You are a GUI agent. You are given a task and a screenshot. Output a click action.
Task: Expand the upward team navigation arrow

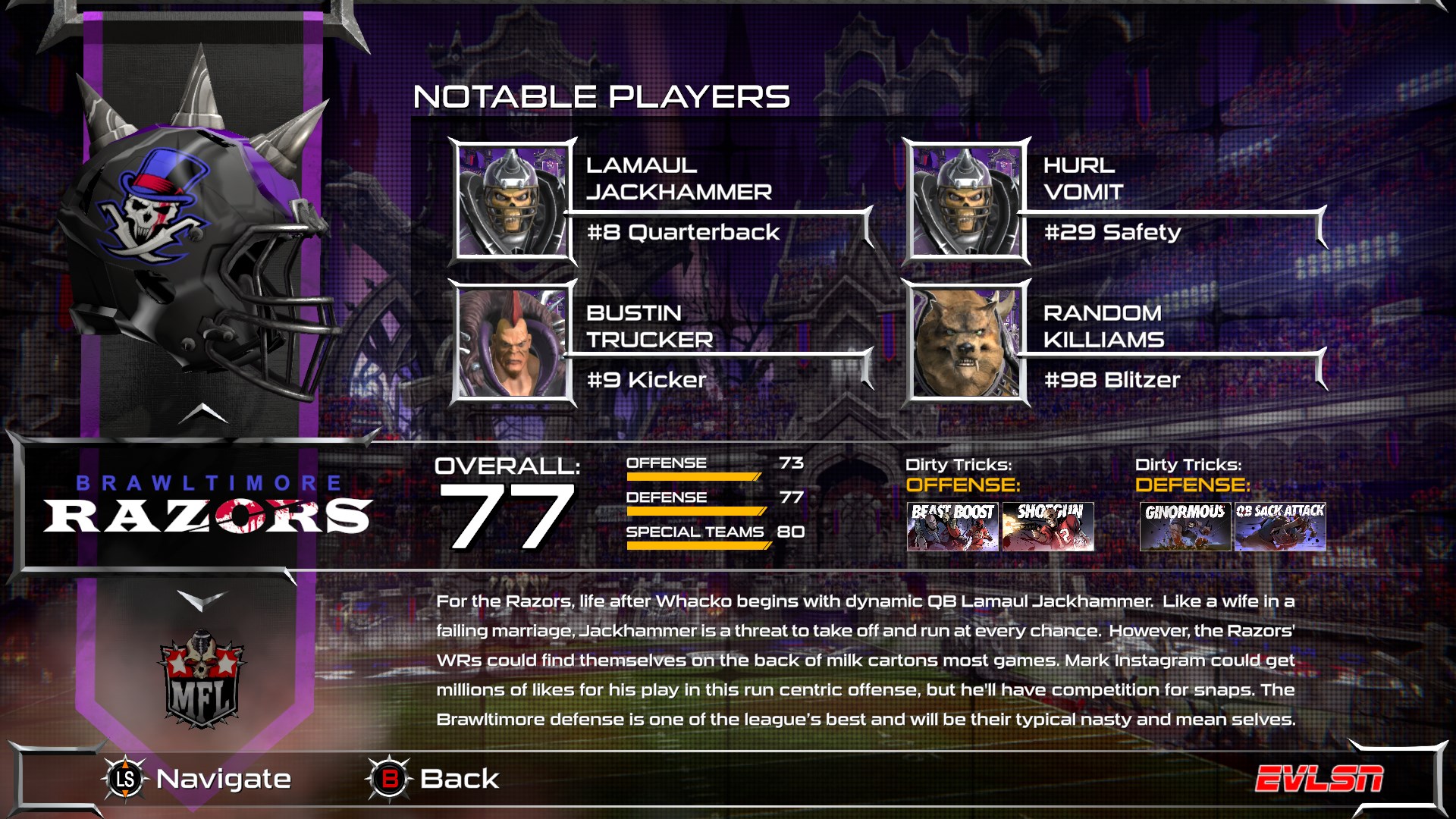[203, 416]
